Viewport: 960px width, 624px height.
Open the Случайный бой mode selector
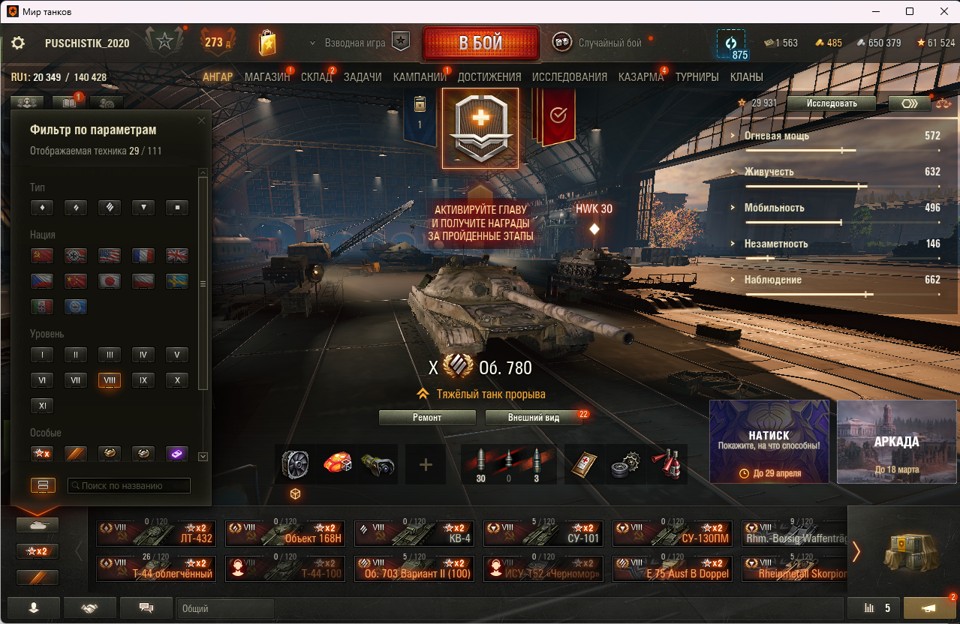pos(600,43)
